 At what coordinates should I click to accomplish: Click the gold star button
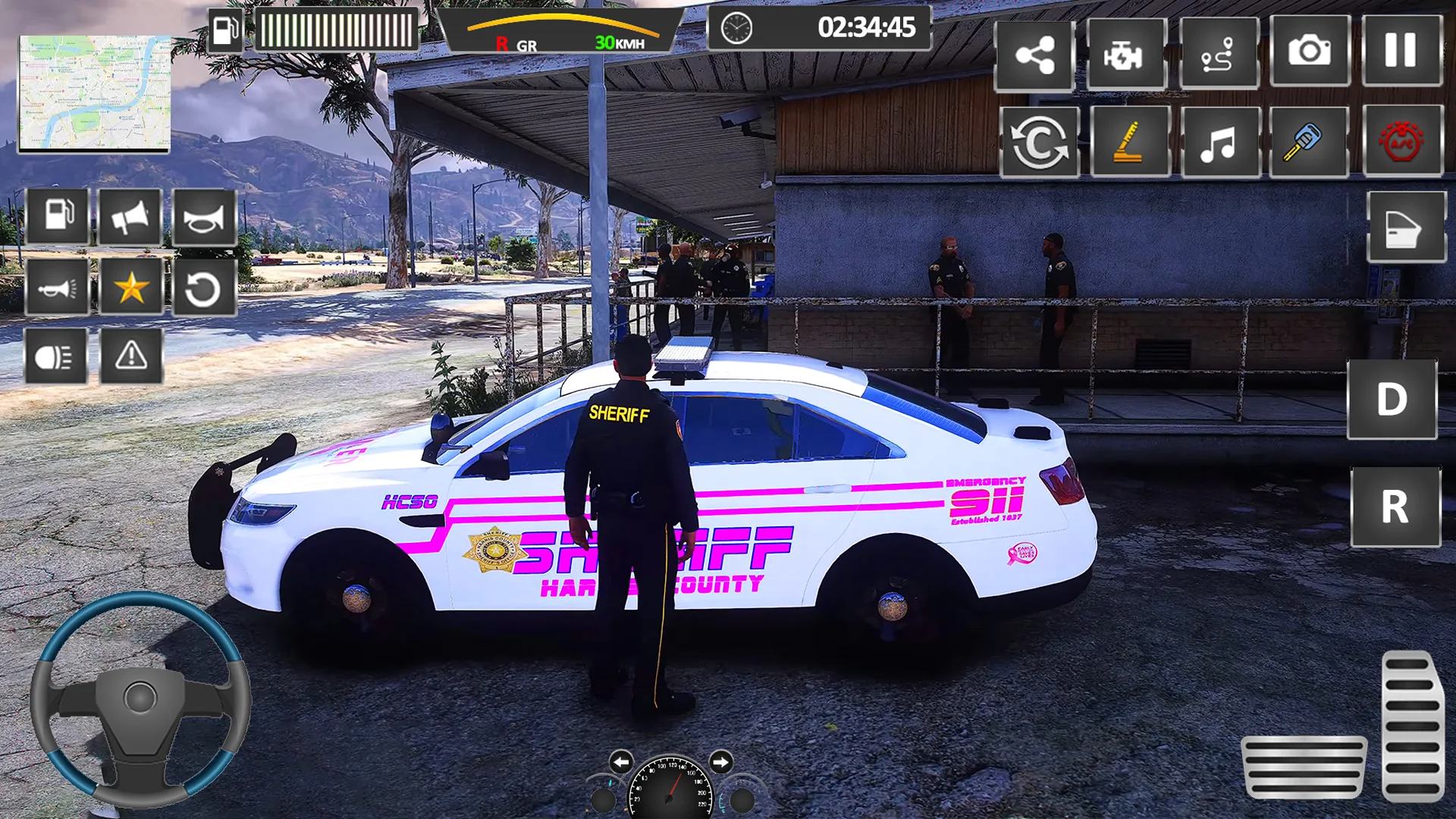click(131, 287)
